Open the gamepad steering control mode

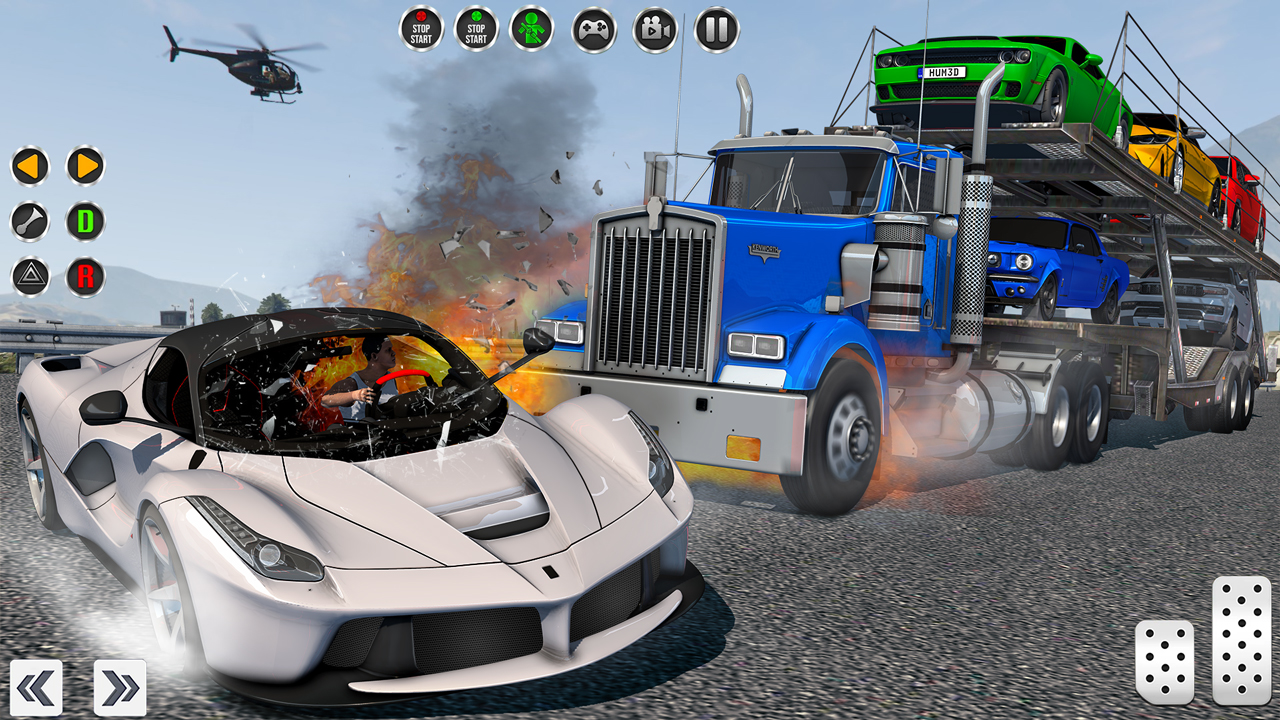[x=594, y=27]
